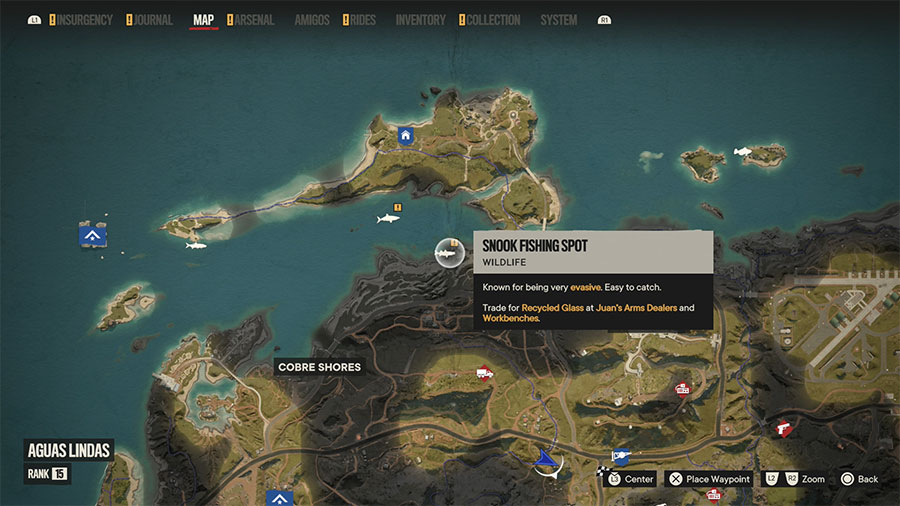Click the blue player arrow on the map
Image resolution: width=900 pixels, height=506 pixels.
(x=545, y=458)
